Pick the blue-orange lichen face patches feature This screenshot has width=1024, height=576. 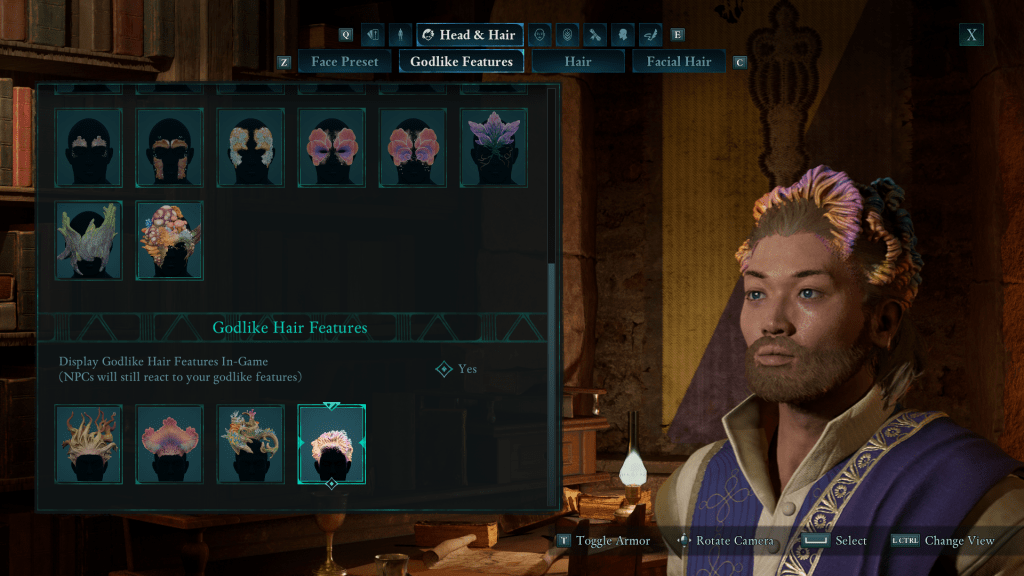coord(251,147)
